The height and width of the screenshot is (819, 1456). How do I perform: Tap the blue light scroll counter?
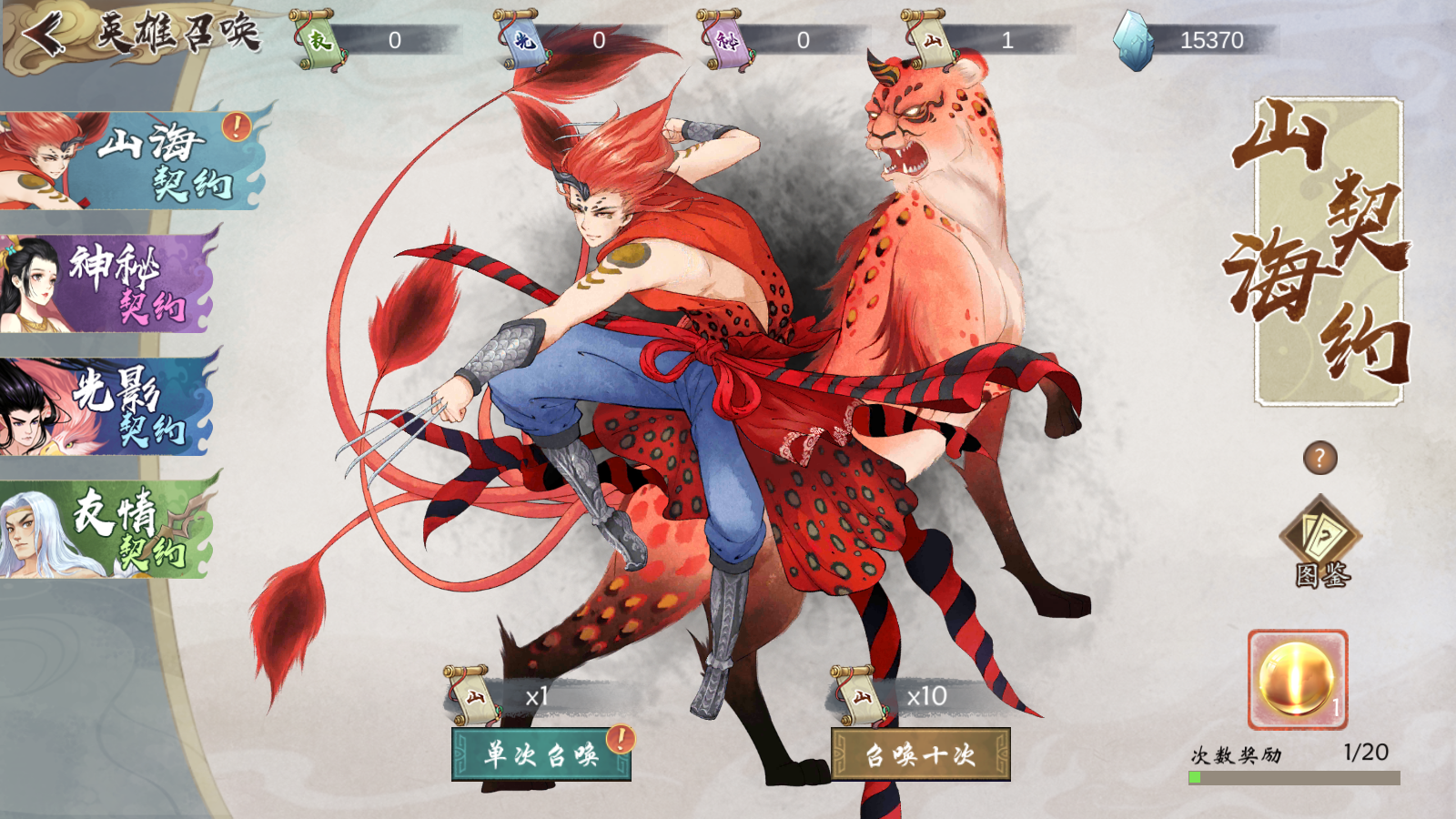point(523,40)
